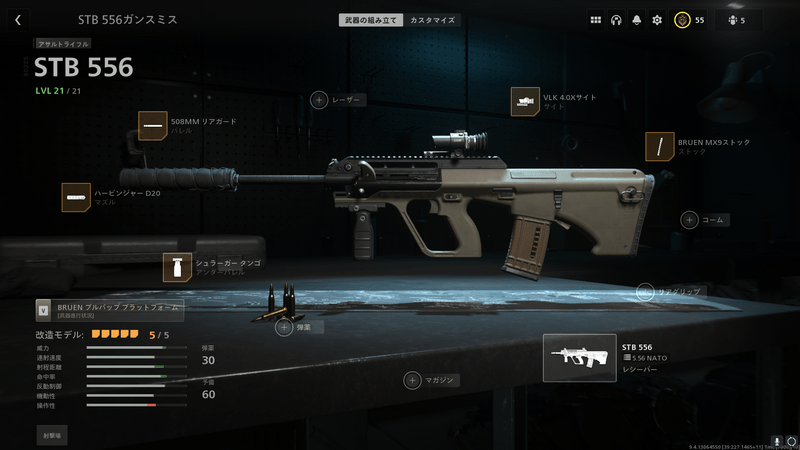Viewport: 800px width, 450px height.
Task: Open settings with the gear icon
Action: tap(657, 19)
